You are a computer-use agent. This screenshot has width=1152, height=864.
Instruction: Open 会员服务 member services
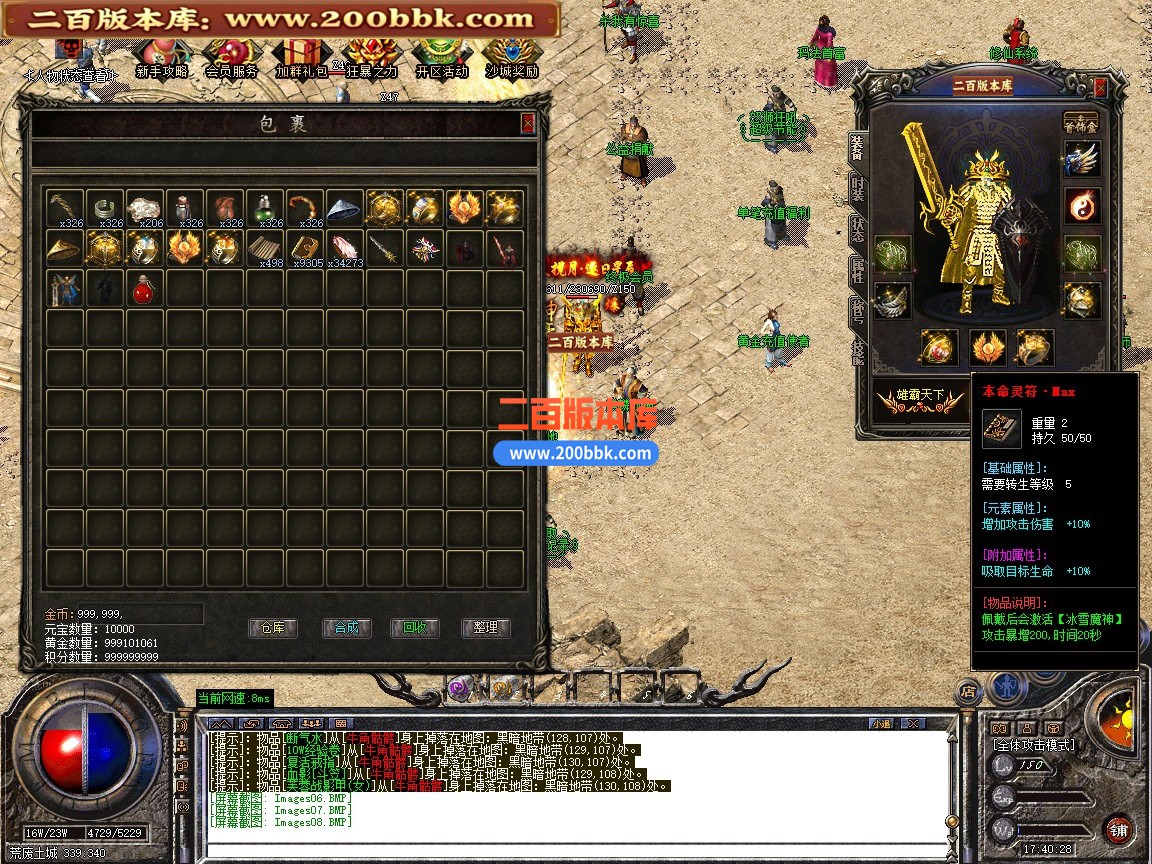[231, 58]
